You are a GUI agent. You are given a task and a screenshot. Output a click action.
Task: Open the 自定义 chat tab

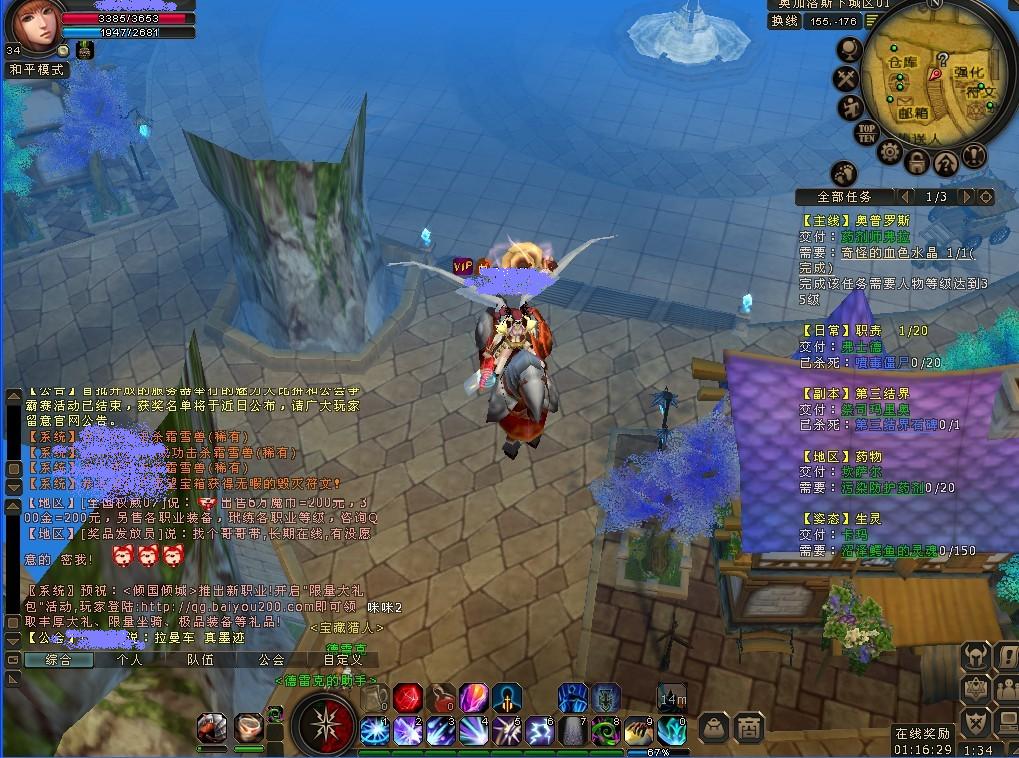click(x=343, y=660)
